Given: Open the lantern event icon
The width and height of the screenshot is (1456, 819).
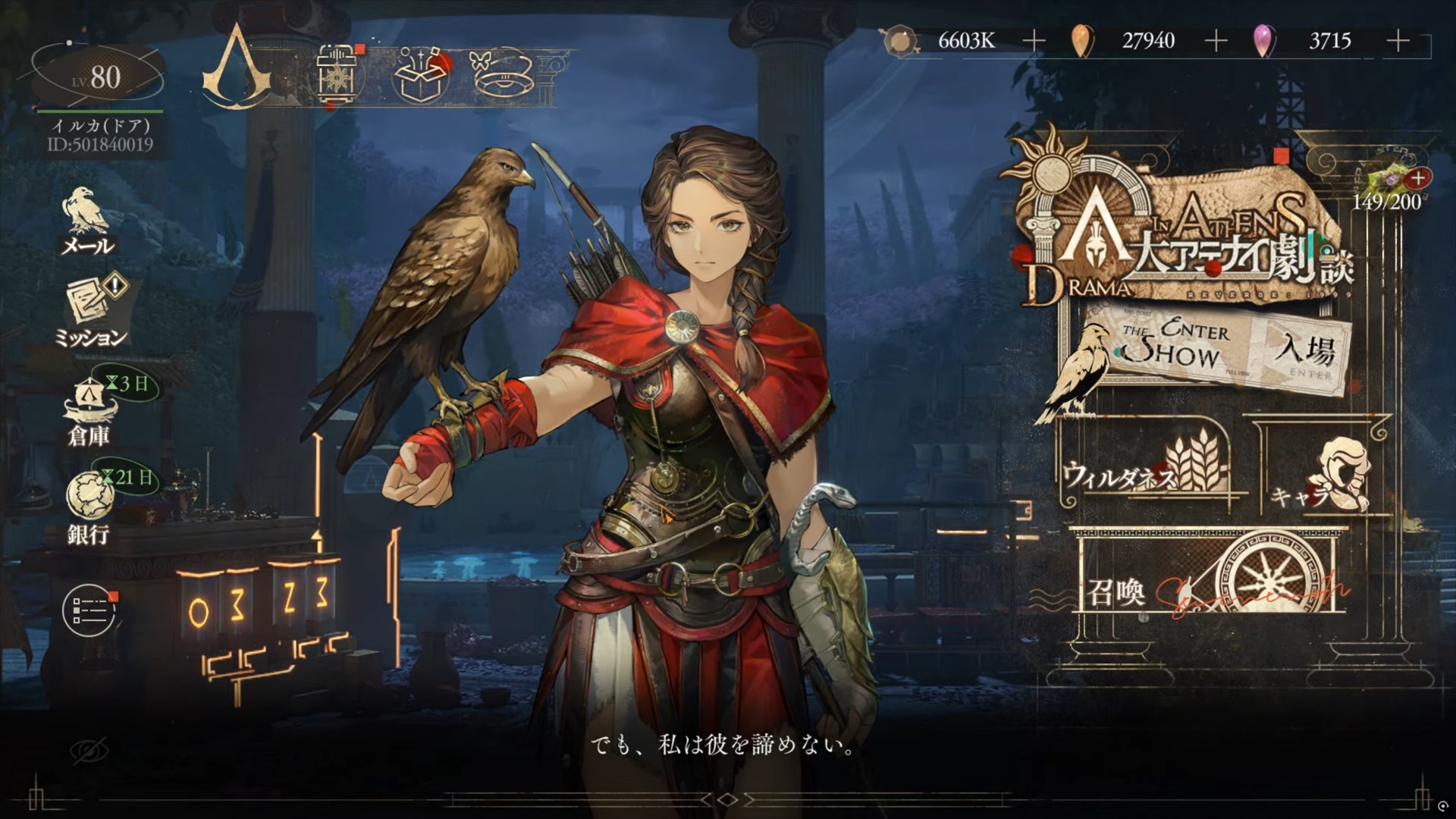Looking at the screenshot, I should [x=337, y=74].
